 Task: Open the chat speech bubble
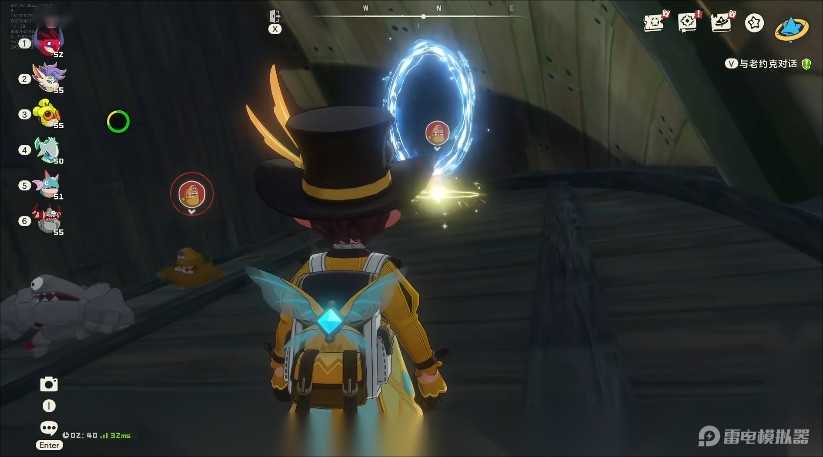pos(48,427)
